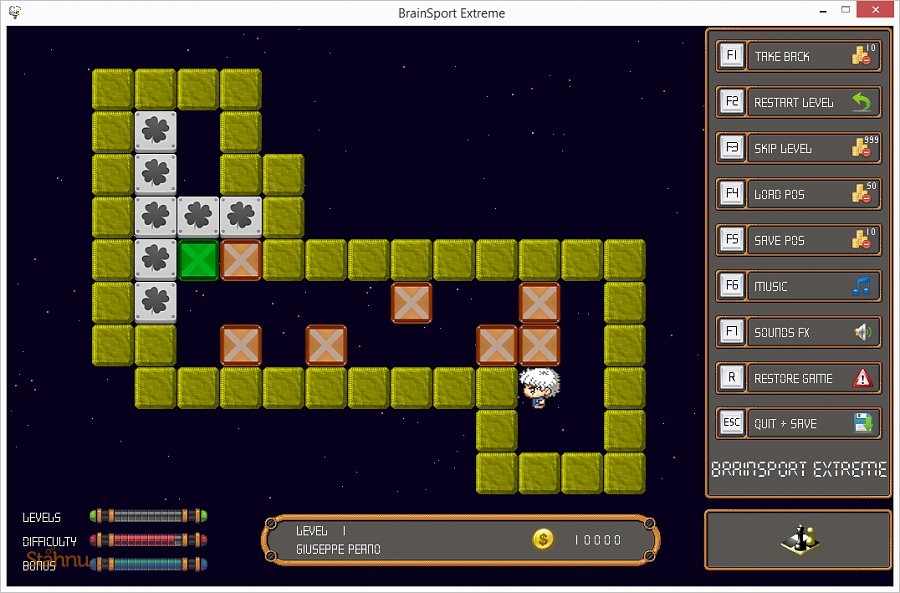
Task: Click the joystick icon panel
Action: pyautogui.click(x=798, y=540)
